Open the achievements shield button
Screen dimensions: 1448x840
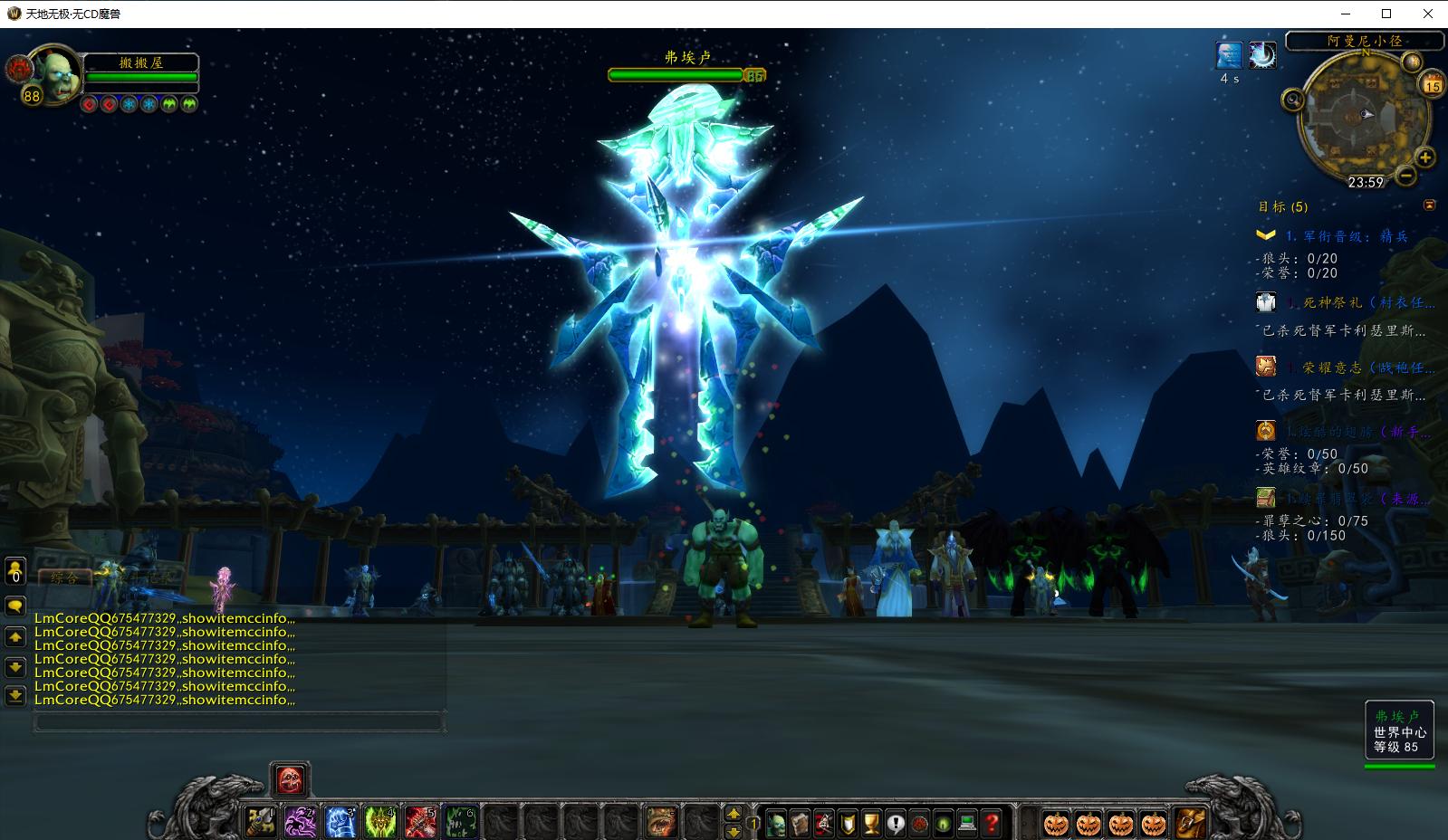tap(848, 823)
